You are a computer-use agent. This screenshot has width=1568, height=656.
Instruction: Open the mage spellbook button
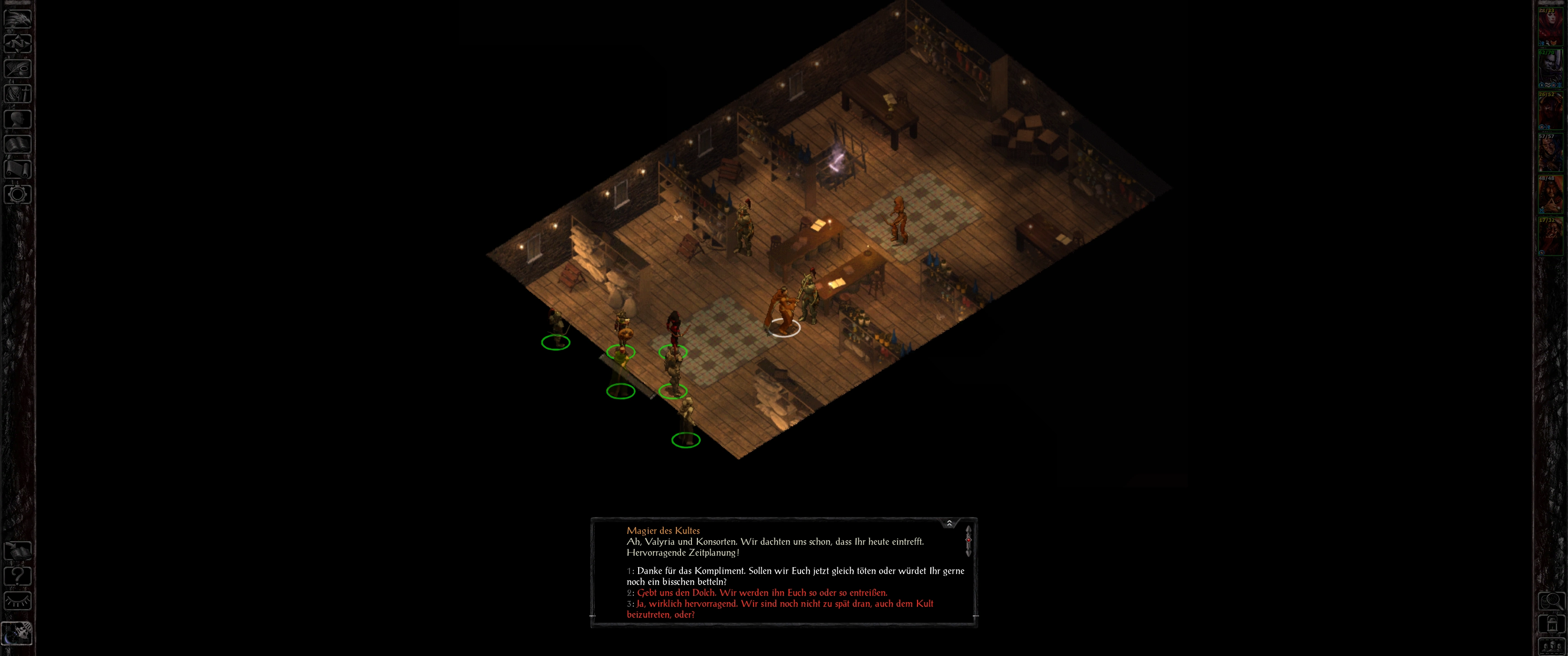(18, 143)
